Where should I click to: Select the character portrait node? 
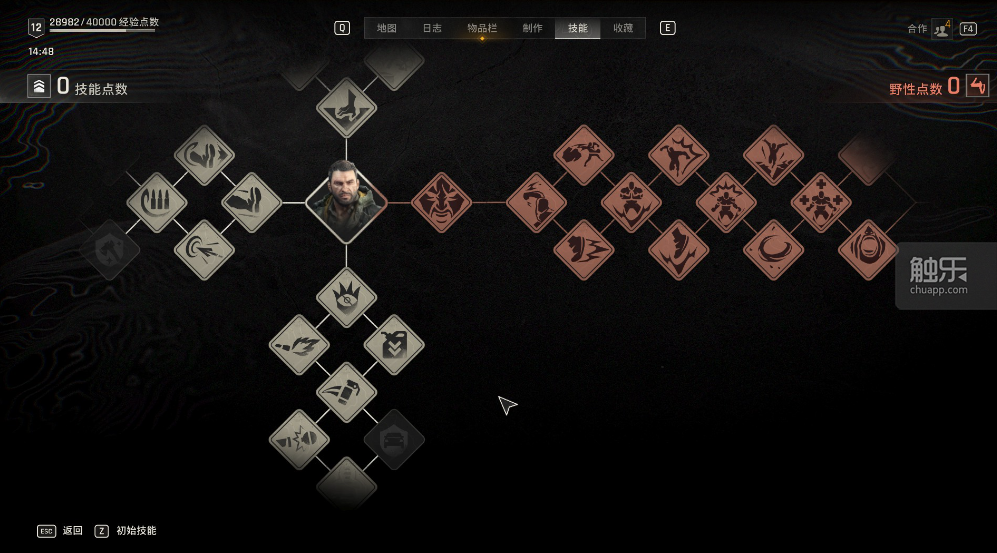coord(346,202)
